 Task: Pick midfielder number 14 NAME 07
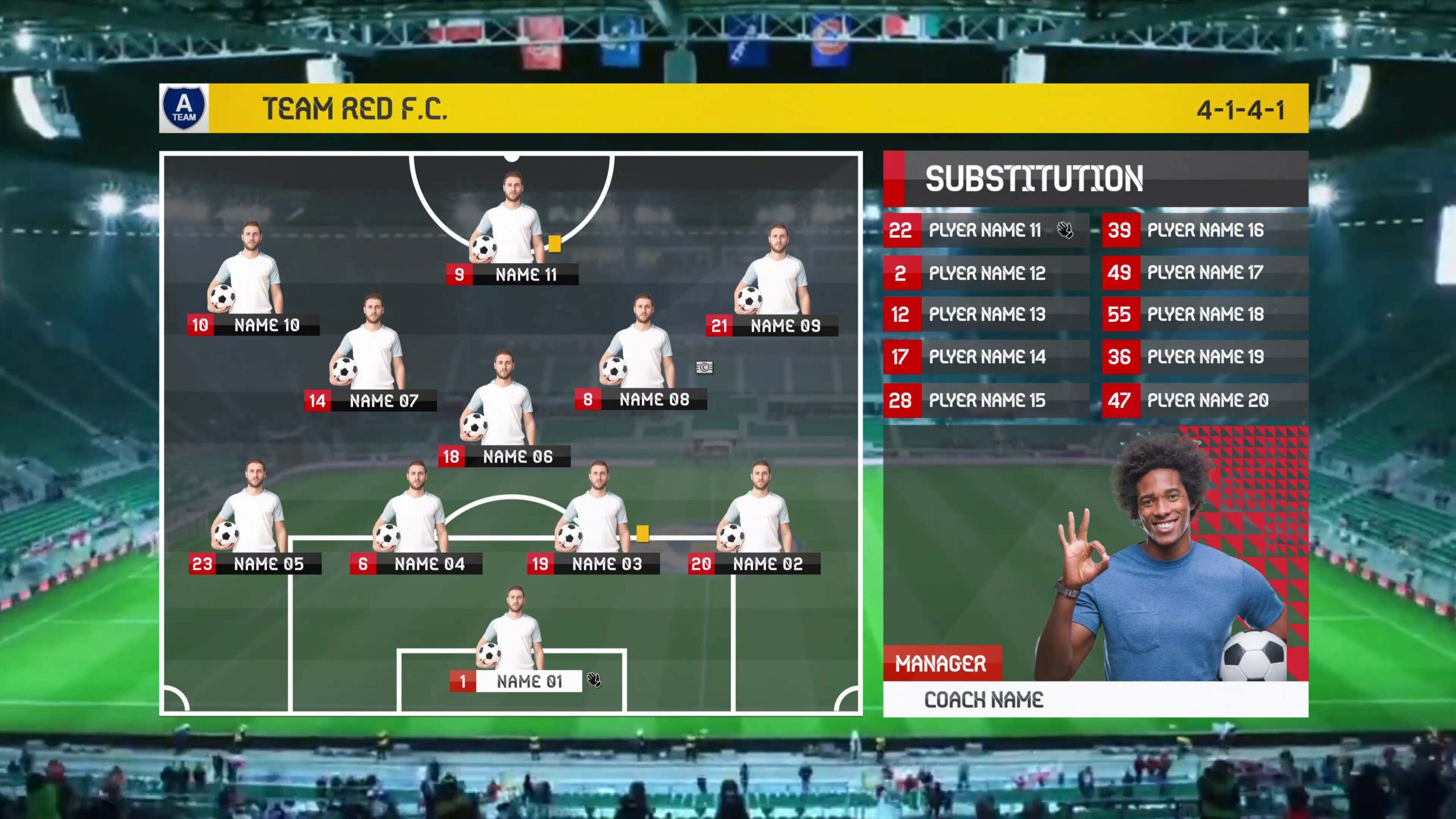pyautogui.click(x=371, y=401)
